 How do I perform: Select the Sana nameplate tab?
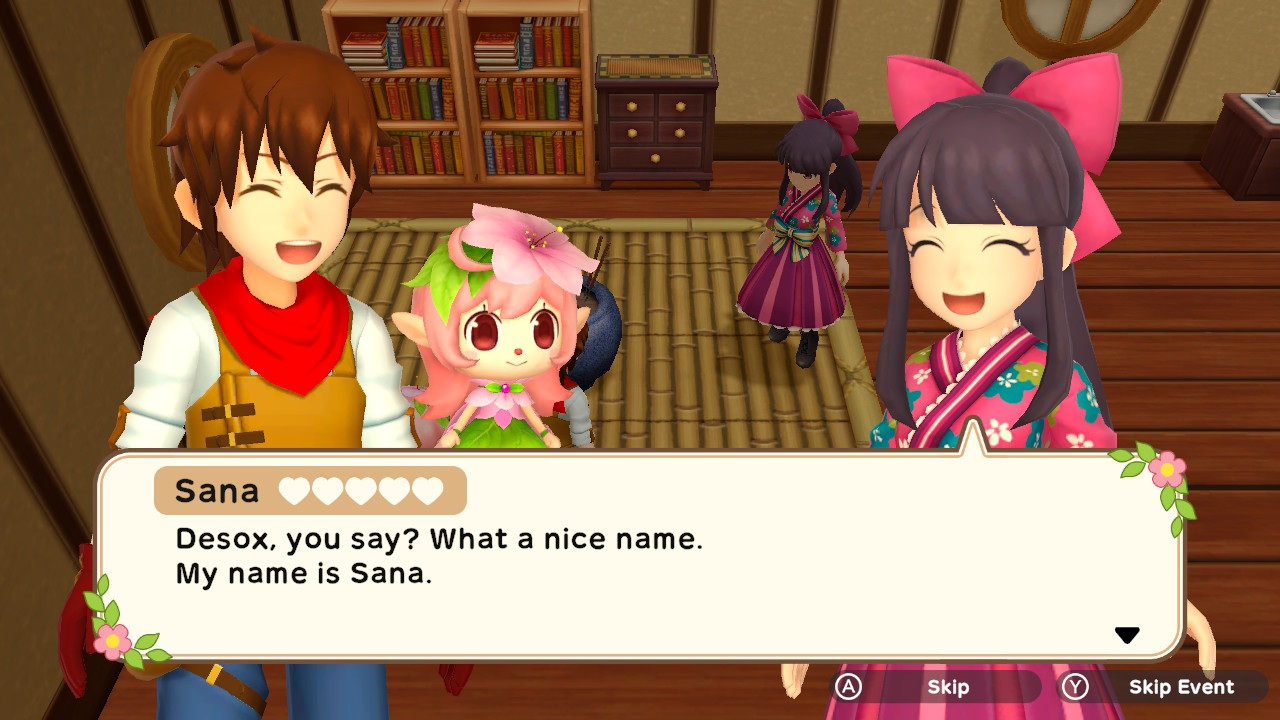310,491
